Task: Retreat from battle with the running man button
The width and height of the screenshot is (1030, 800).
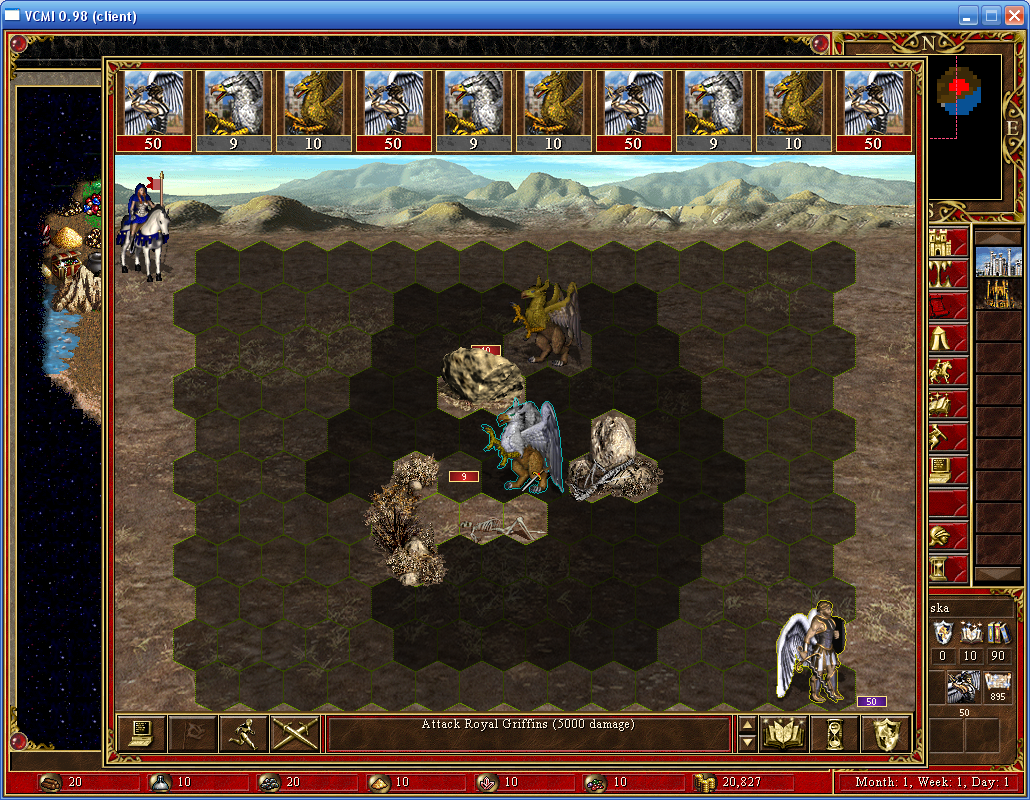Action: pos(243,734)
